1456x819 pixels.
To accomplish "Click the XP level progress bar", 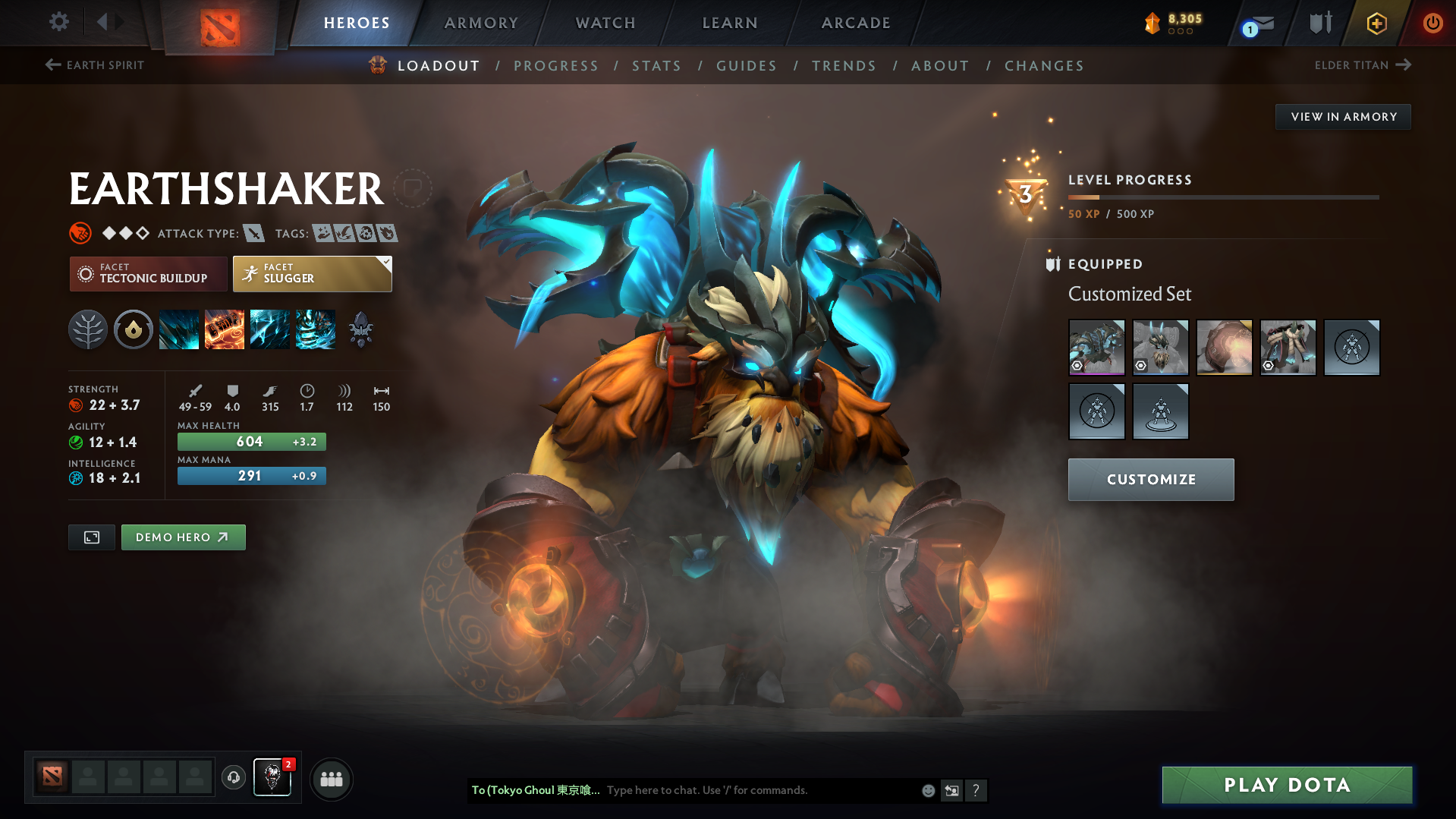I will tap(1223, 197).
